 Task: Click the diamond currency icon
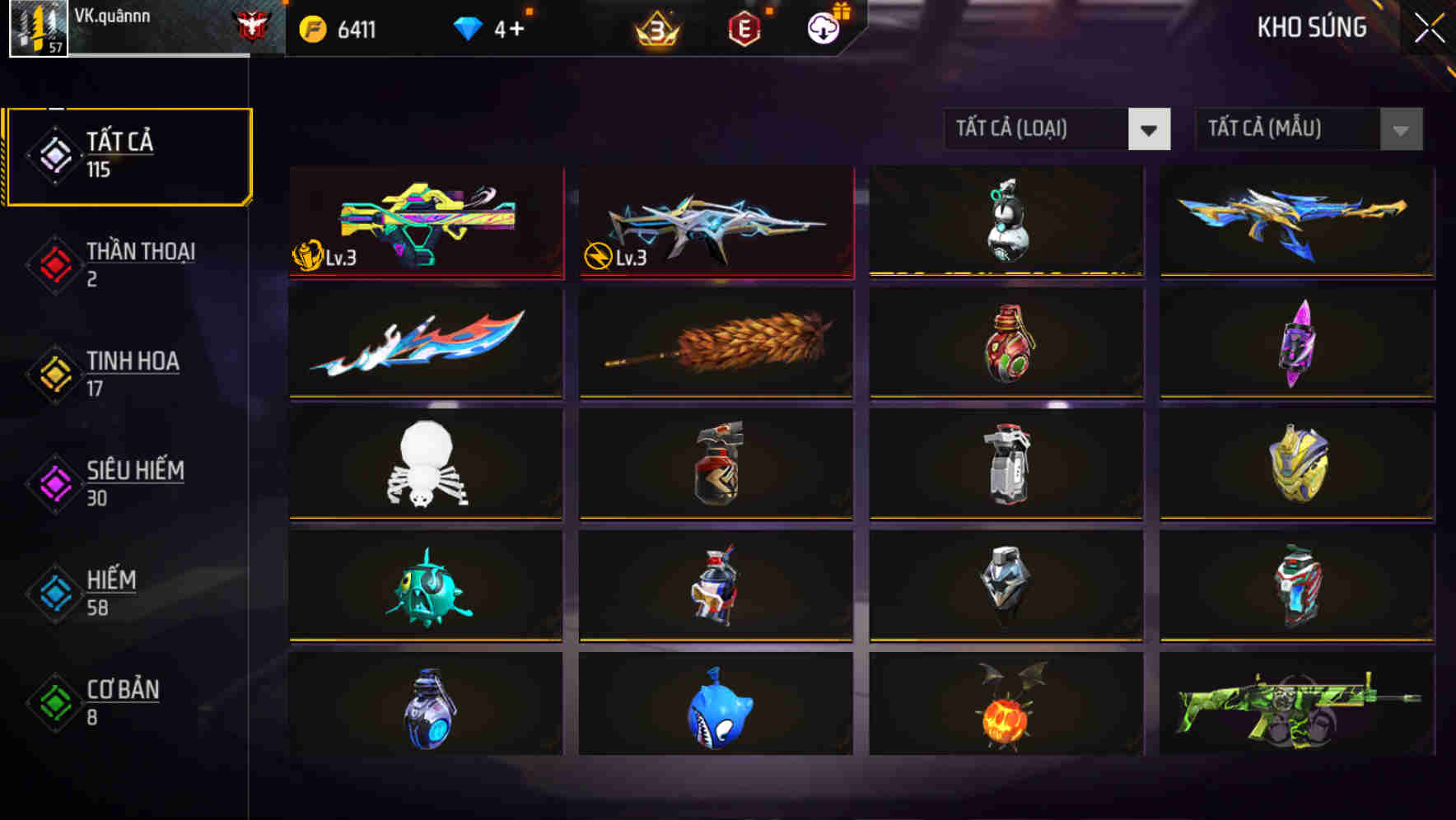pos(468,27)
